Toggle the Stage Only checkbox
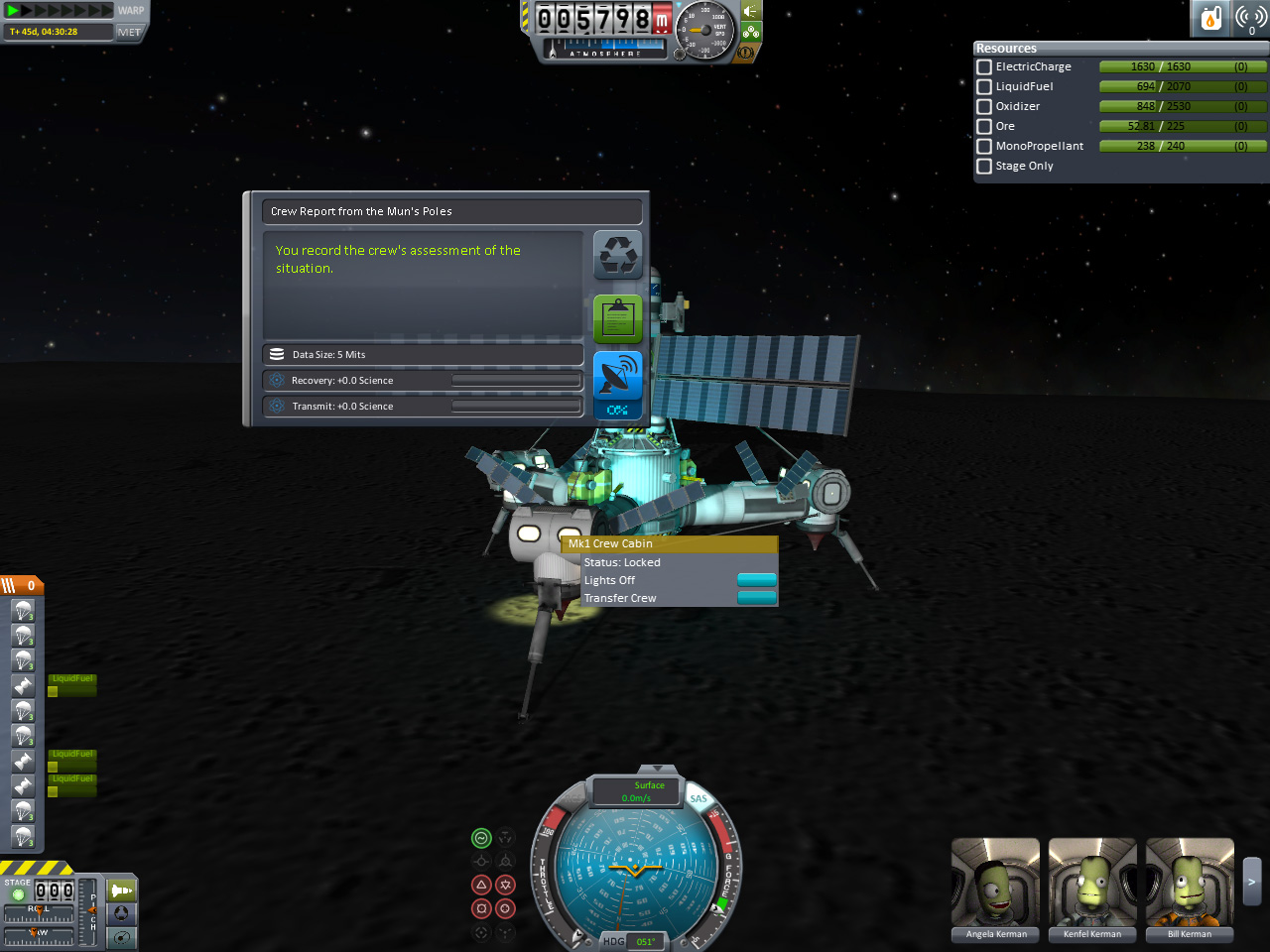This screenshot has width=1270, height=952. [x=984, y=167]
